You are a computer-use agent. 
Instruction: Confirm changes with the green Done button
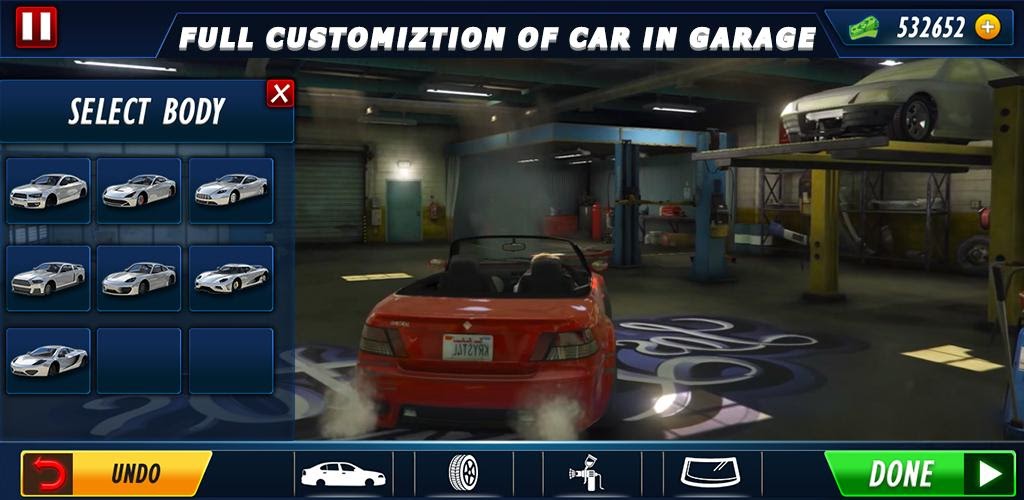point(918,473)
